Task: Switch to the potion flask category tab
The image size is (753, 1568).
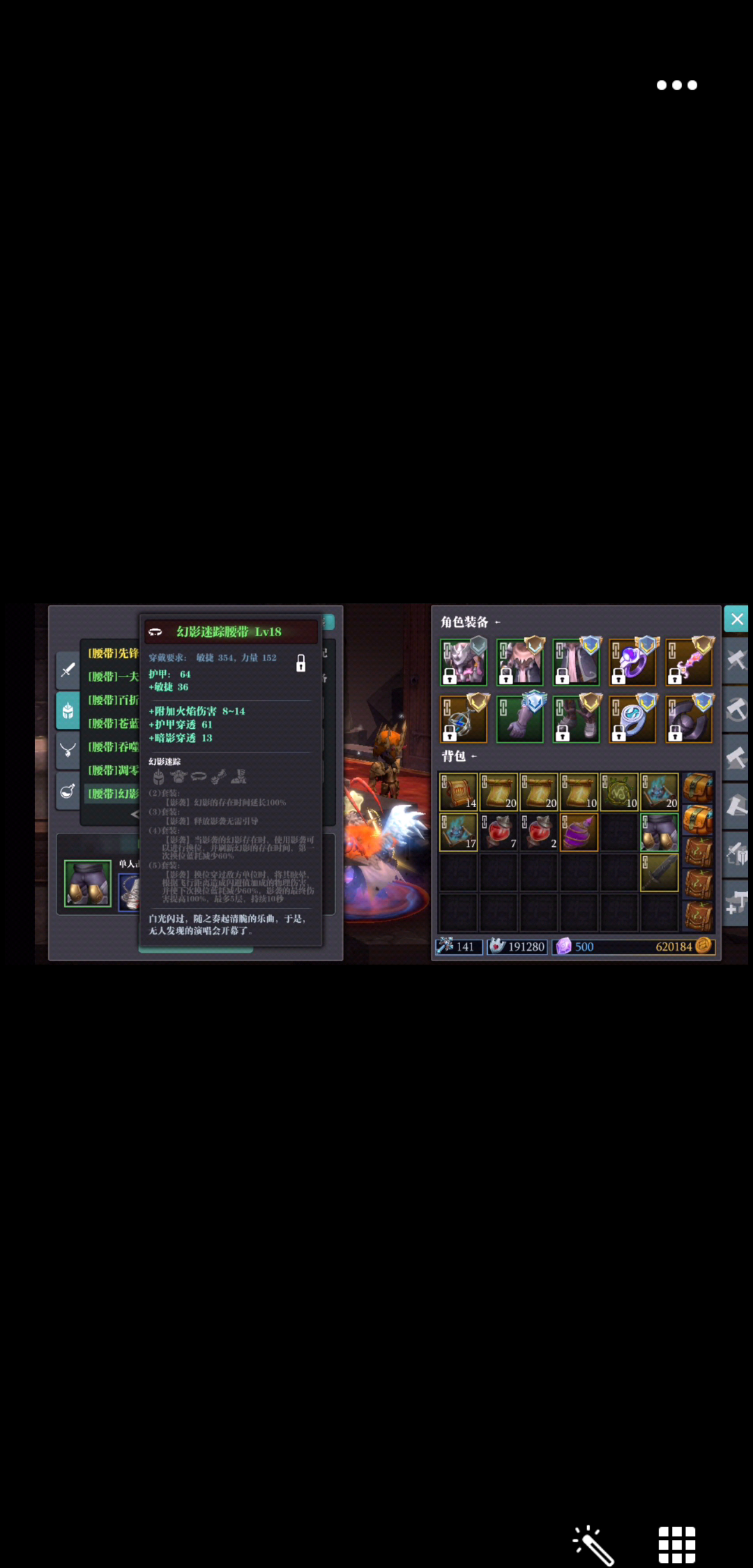Action: pos(68,791)
